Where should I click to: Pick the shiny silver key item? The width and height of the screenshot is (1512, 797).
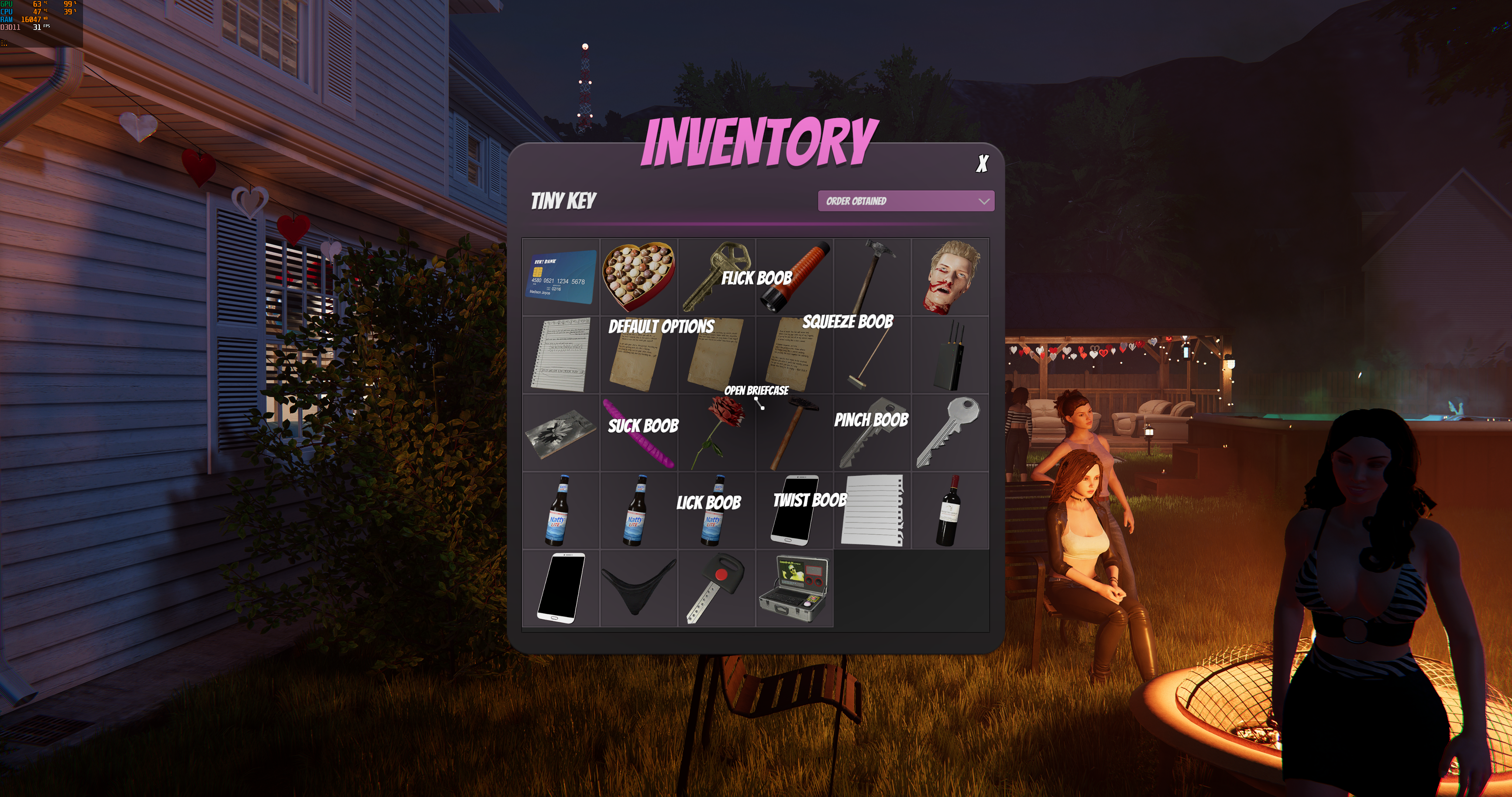point(950,433)
